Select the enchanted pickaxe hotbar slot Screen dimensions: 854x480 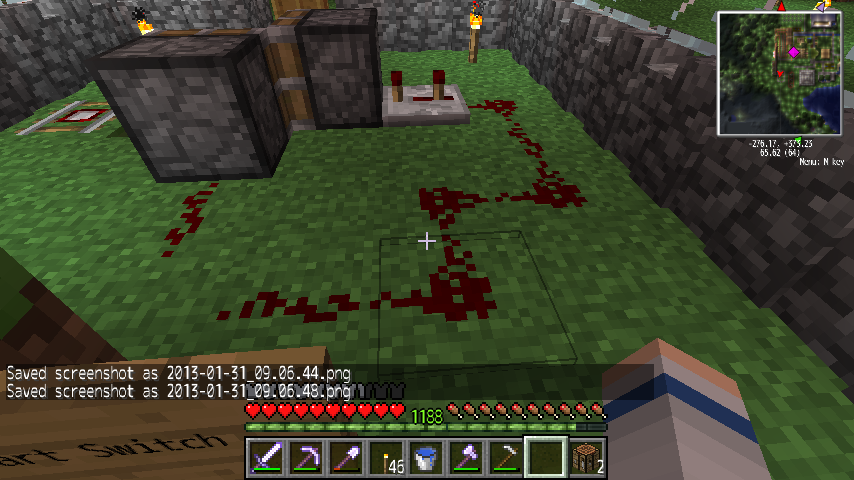coord(307,459)
